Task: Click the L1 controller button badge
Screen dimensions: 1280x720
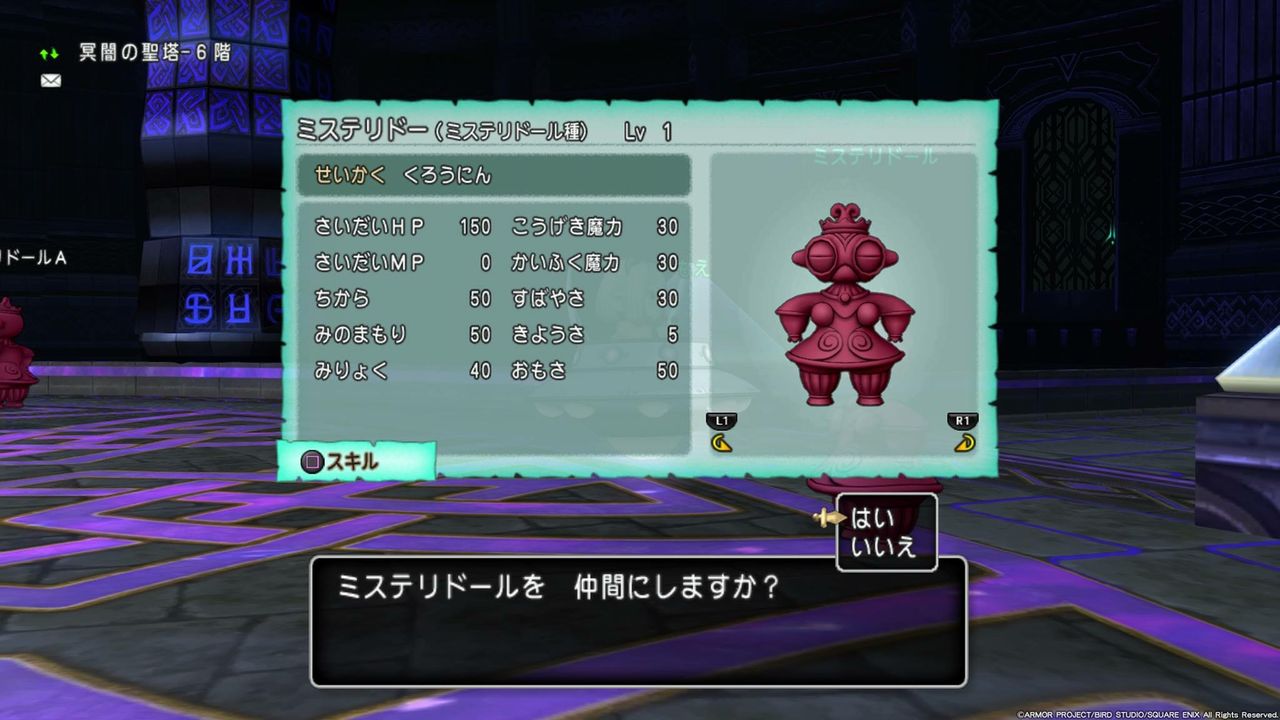Action: [x=722, y=420]
